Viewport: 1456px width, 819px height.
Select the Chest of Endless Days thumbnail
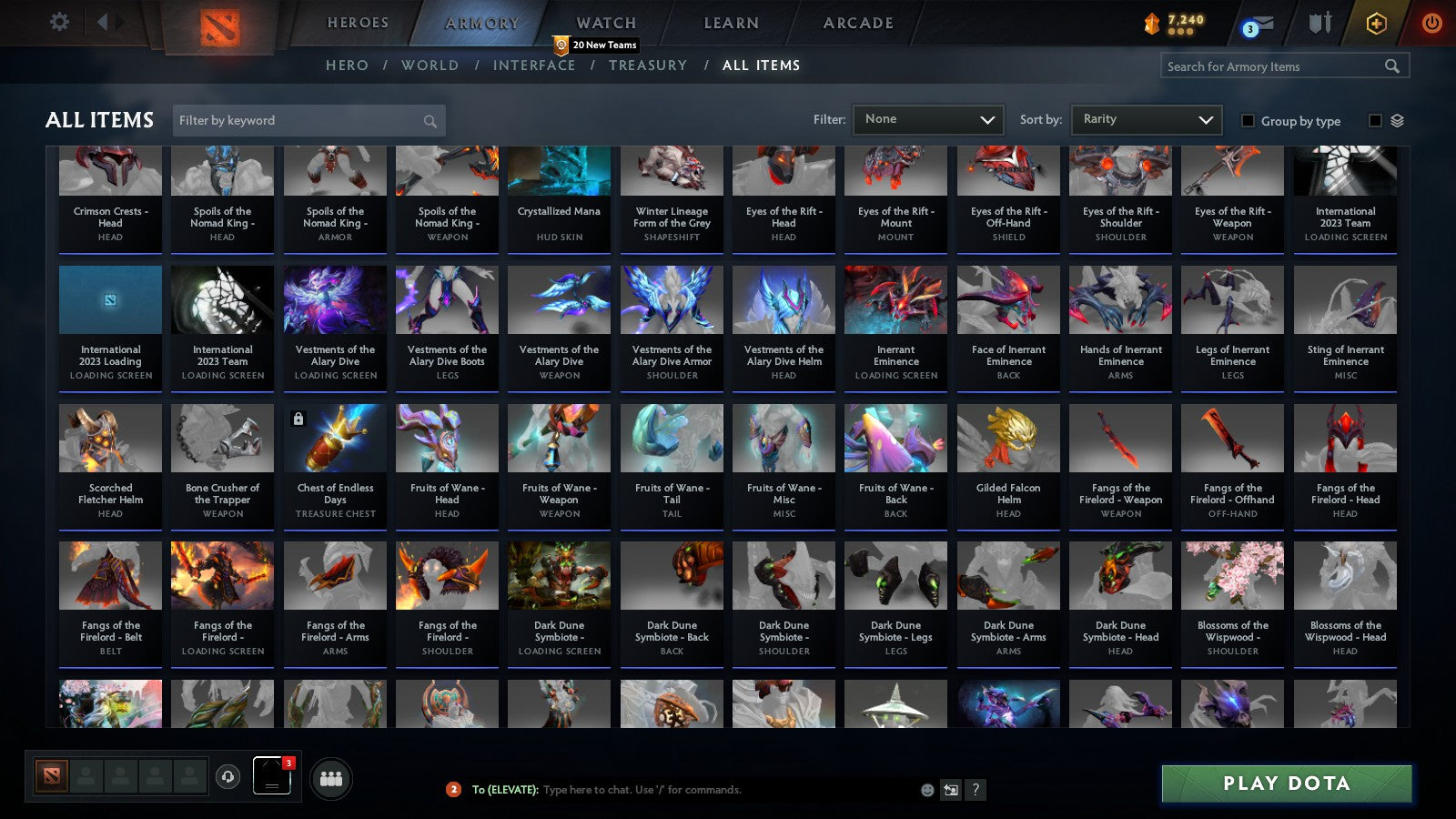click(x=334, y=438)
